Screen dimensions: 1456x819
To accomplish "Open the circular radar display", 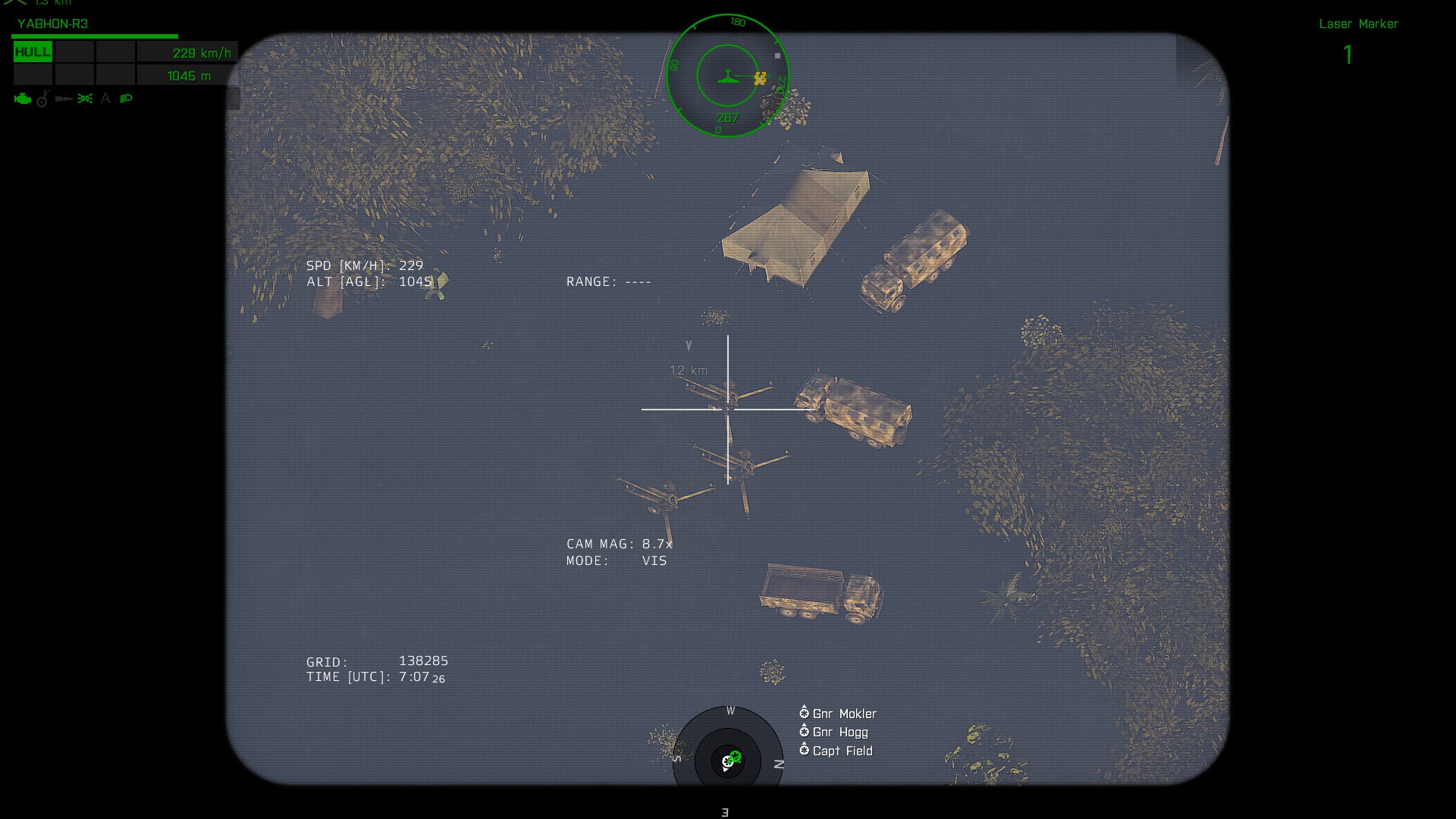I will pyautogui.click(x=727, y=76).
